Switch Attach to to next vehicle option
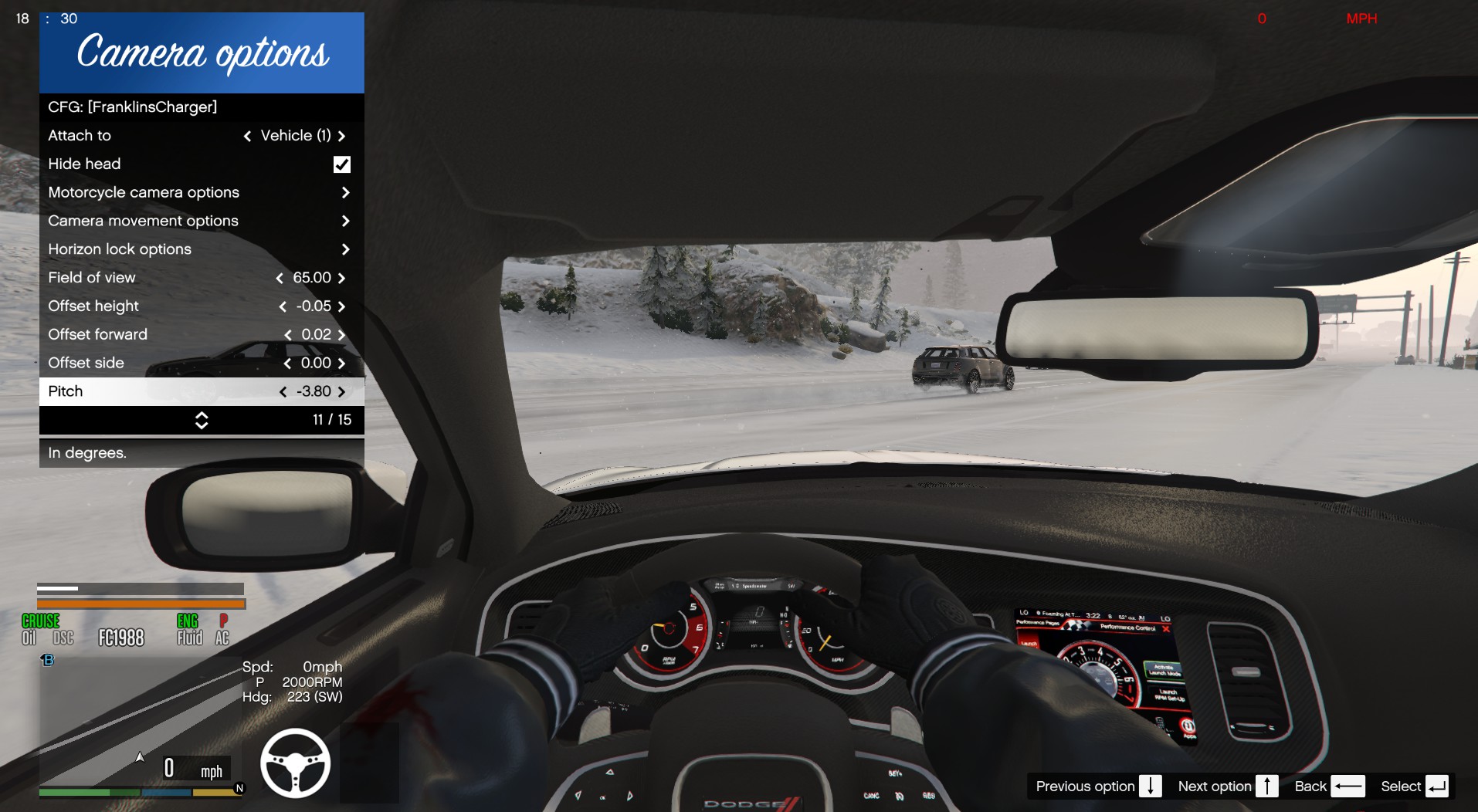 [342, 136]
